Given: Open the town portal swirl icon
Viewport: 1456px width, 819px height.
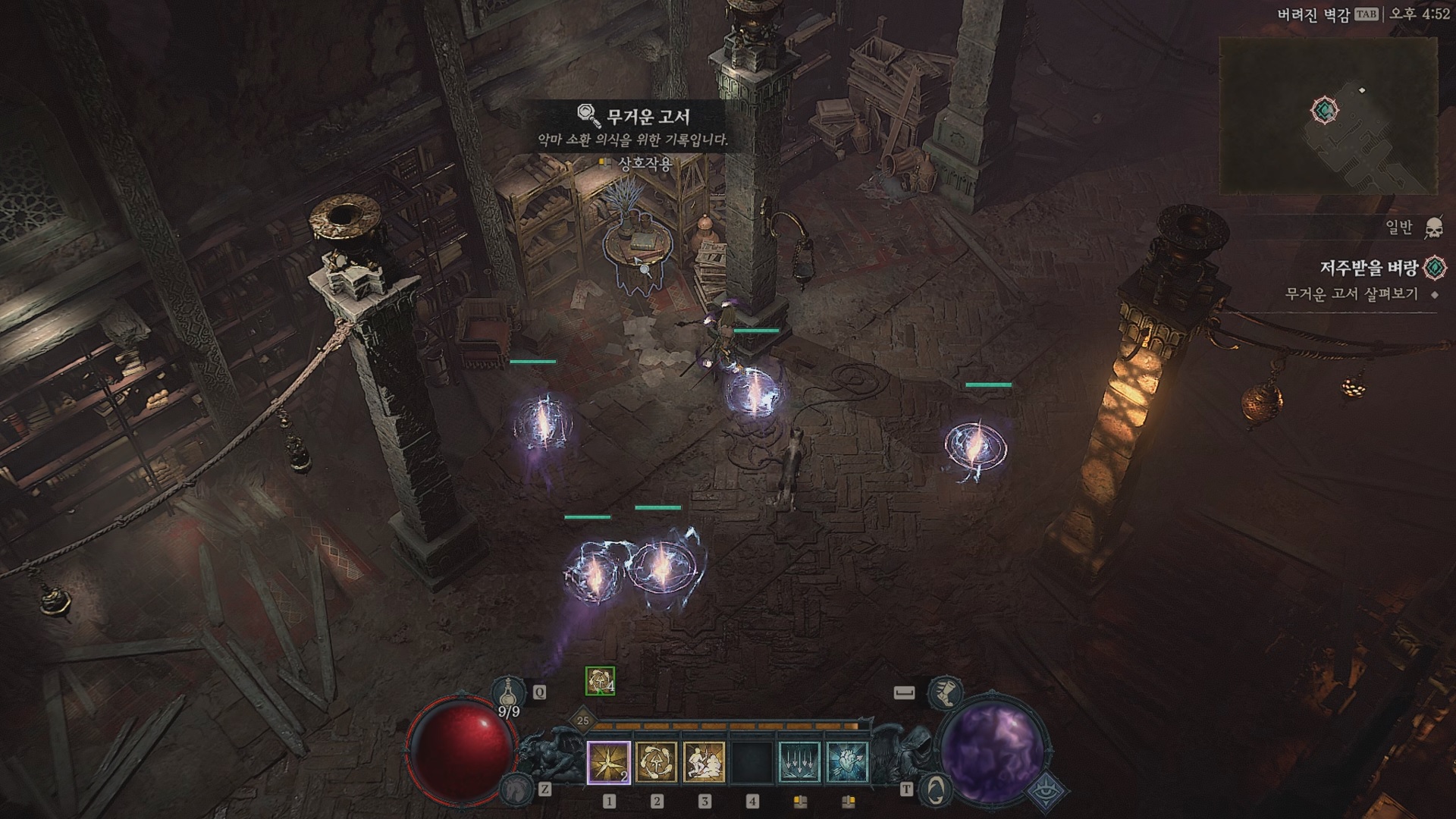Looking at the screenshot, I should pos(935,789).
